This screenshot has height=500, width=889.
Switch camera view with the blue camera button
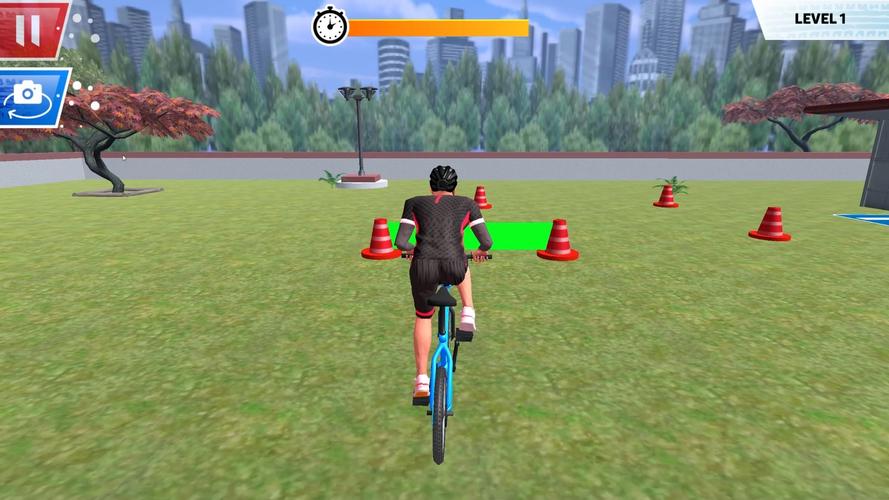point(30,96)
